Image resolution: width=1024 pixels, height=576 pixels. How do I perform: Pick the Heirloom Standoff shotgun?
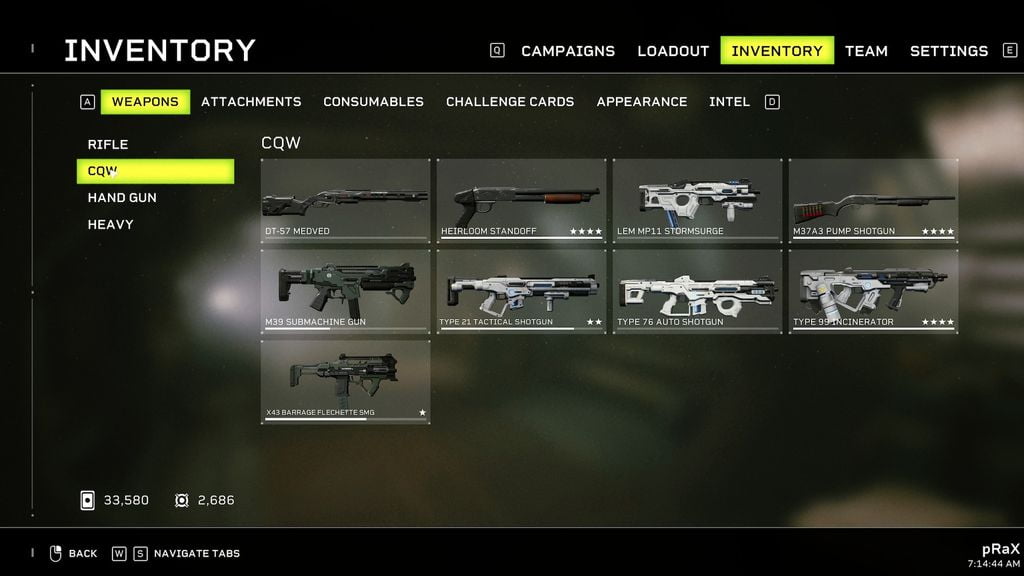[x=521, y=200]
